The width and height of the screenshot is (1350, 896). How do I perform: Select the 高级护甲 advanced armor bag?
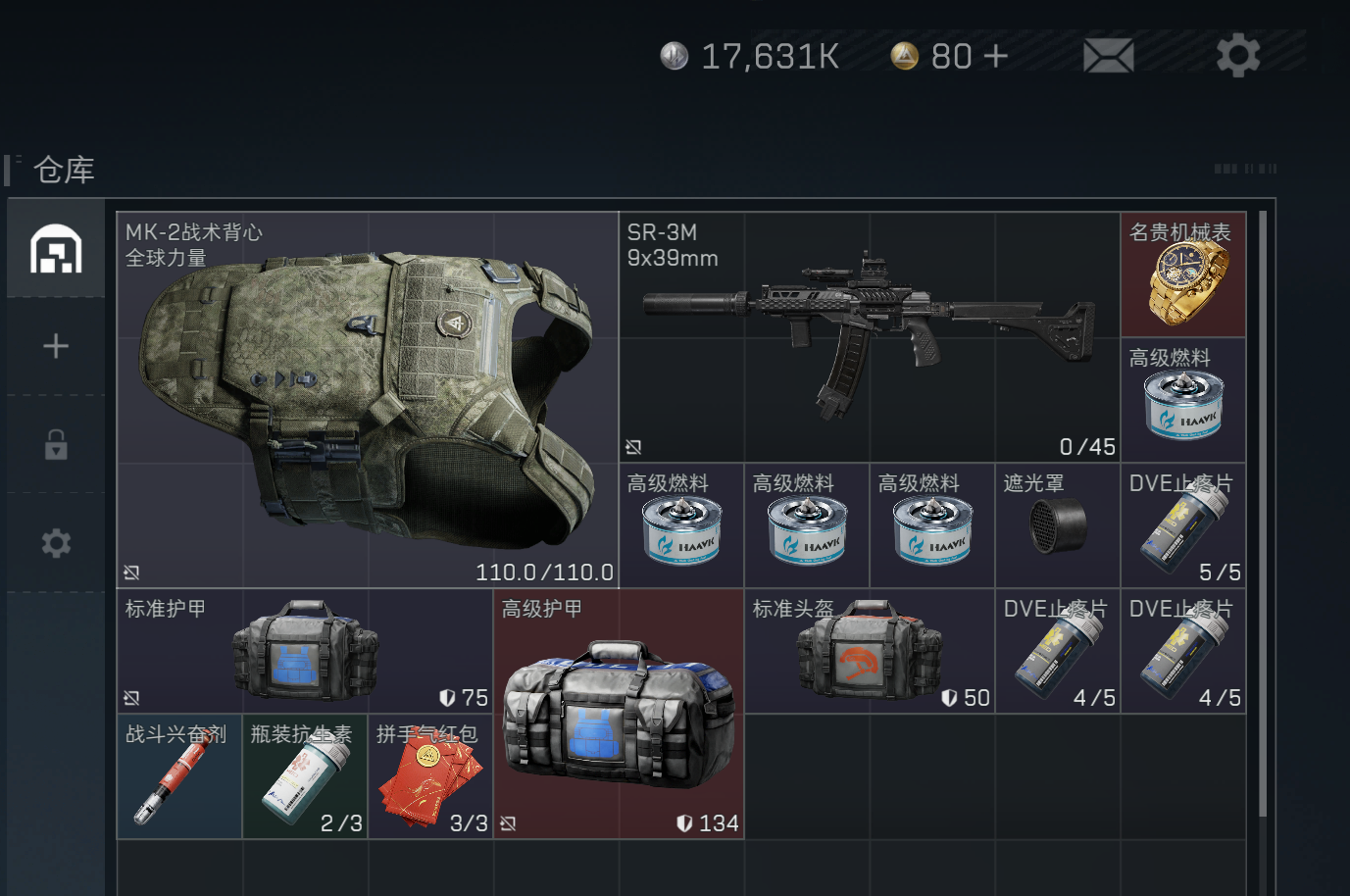619,714
